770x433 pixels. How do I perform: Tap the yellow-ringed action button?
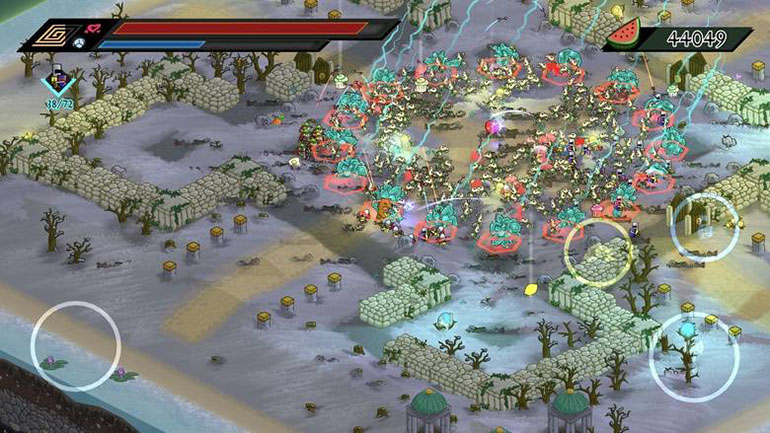pyautogui.click(x=599, y=253)
